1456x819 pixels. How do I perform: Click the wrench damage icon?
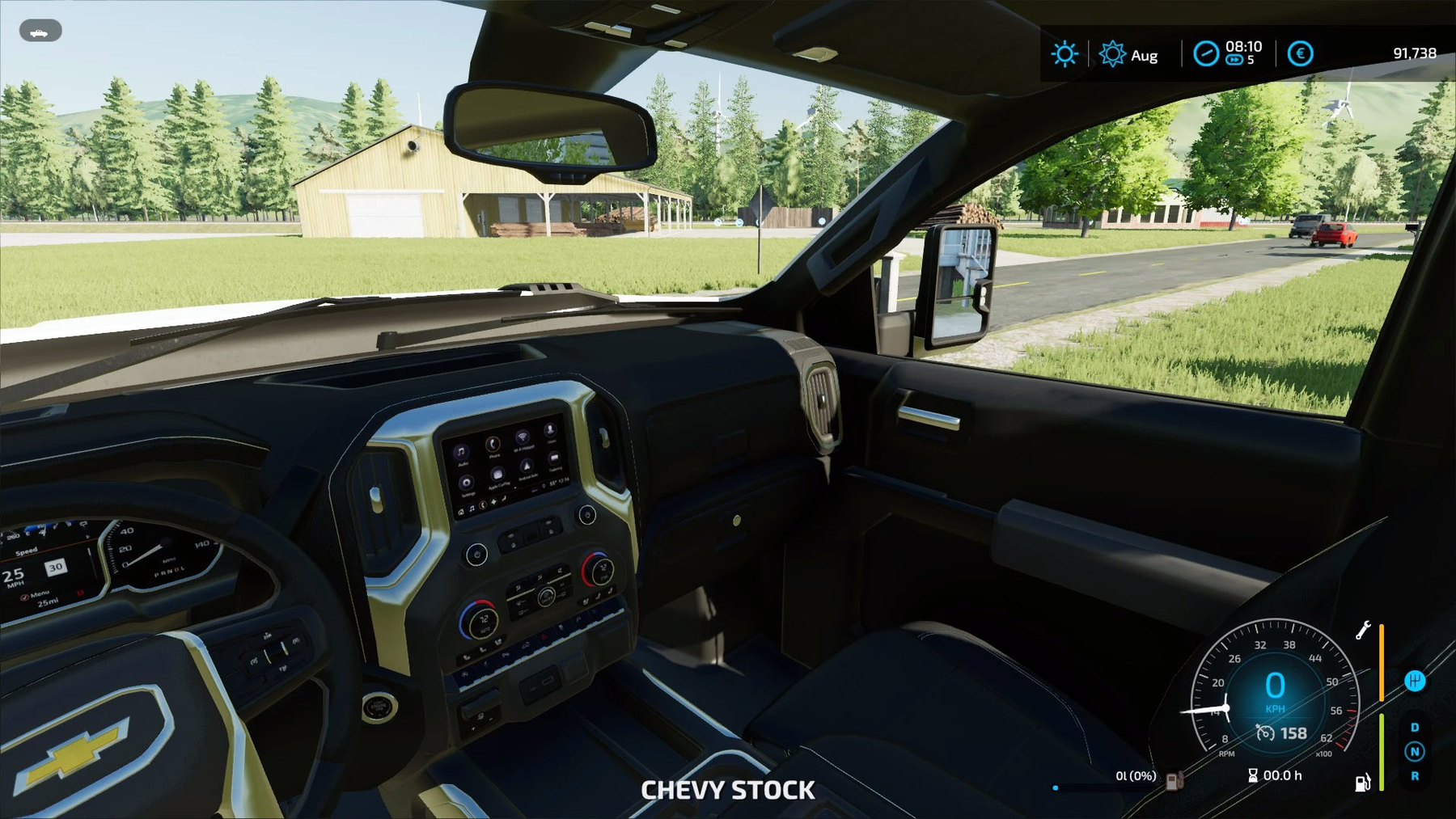(x=1363, y=631)
